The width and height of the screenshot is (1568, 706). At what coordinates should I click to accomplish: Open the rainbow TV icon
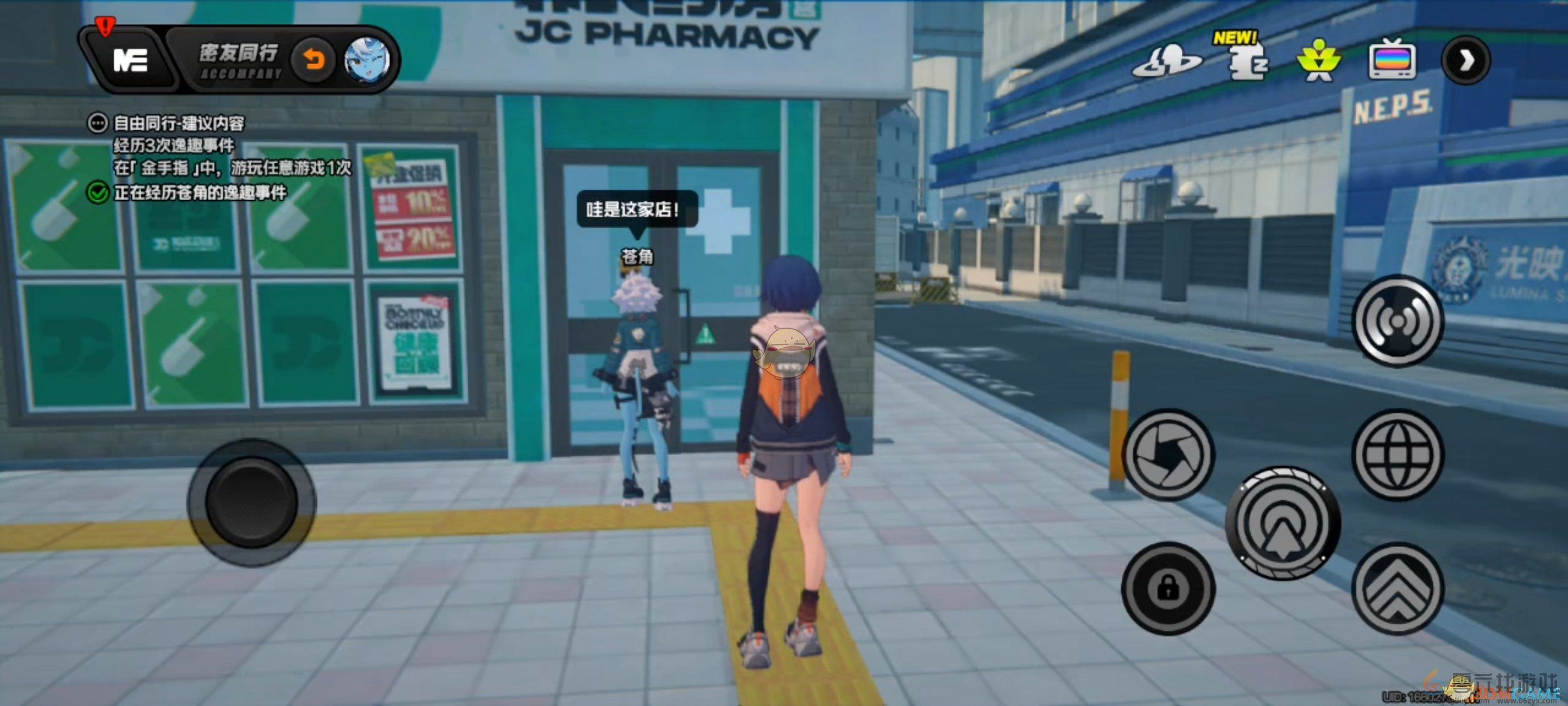1392,61
